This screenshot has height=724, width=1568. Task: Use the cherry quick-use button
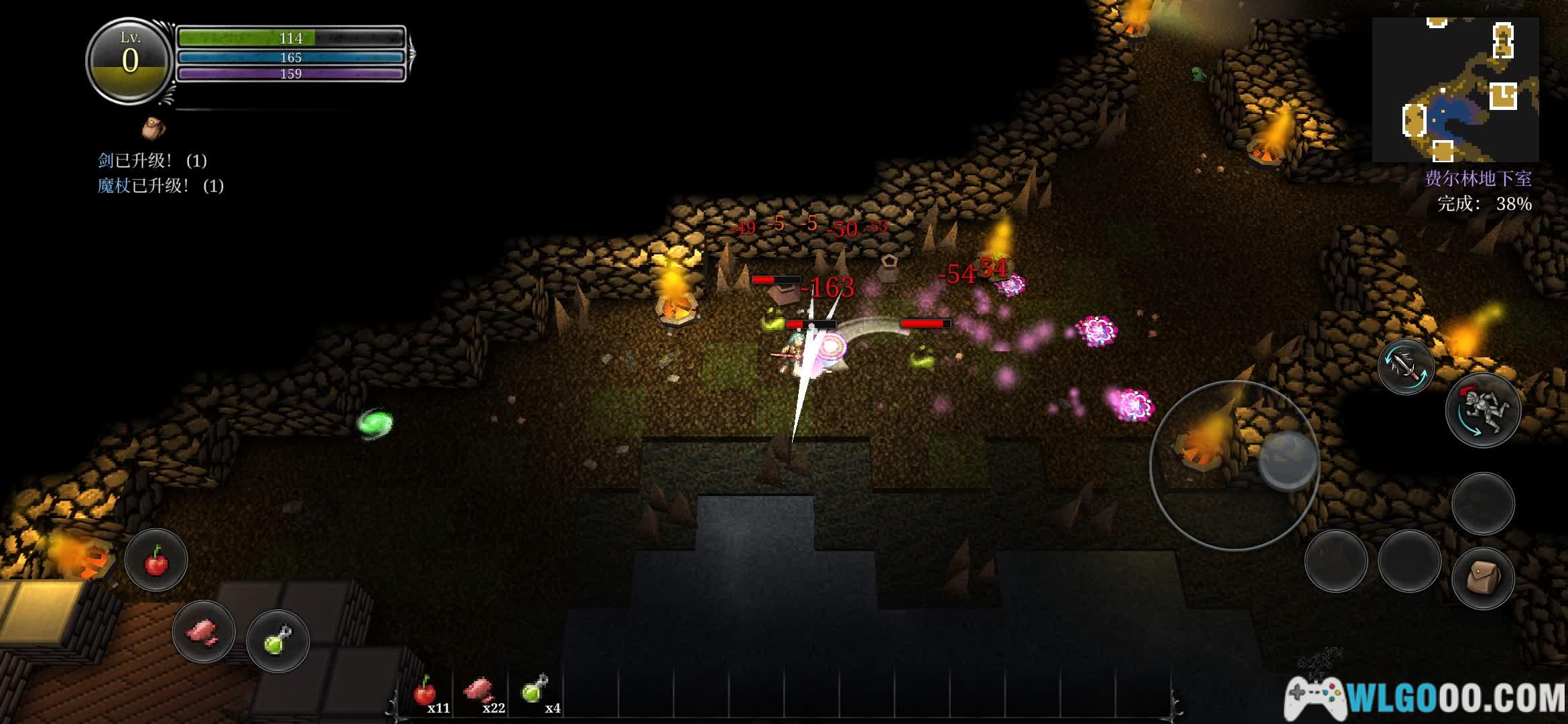(x=156, y=560)
